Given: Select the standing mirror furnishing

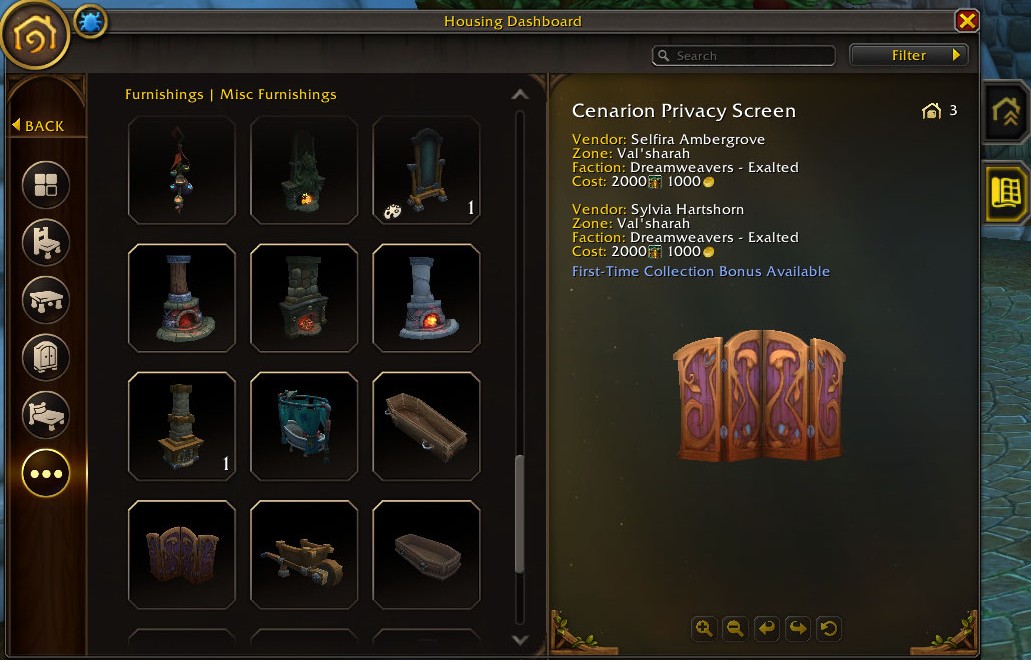Looking at the screenshot, I should (x=426, y=170).
